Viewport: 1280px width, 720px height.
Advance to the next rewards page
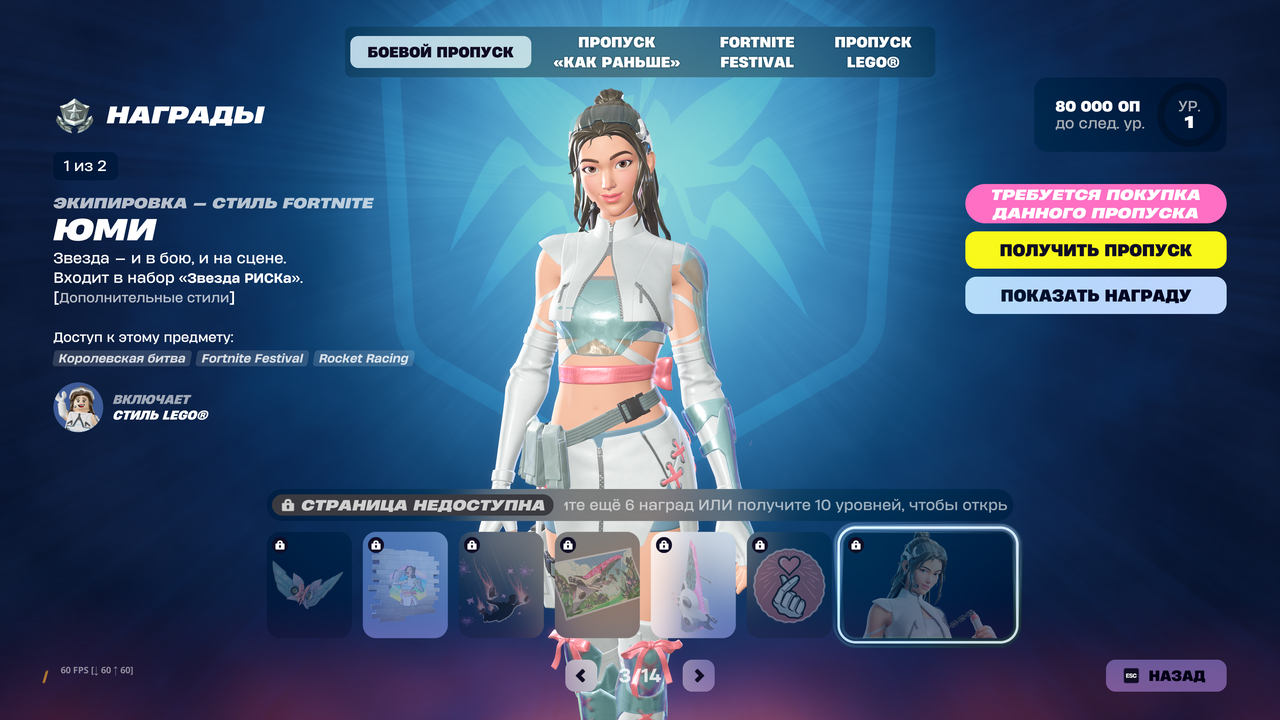pos(699,676)
